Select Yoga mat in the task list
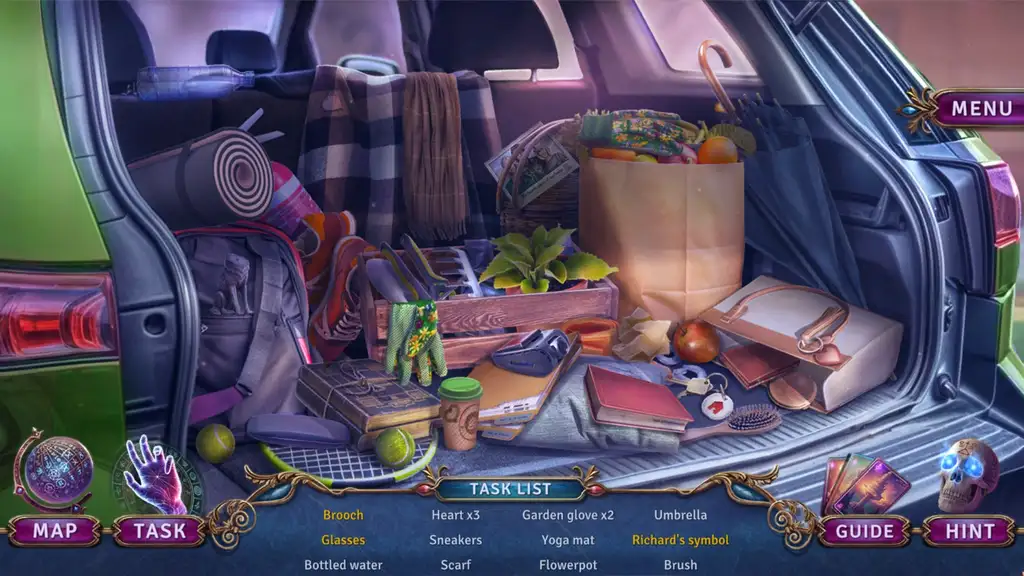The width and height of the screenshot is (1024, 576). 568,540
